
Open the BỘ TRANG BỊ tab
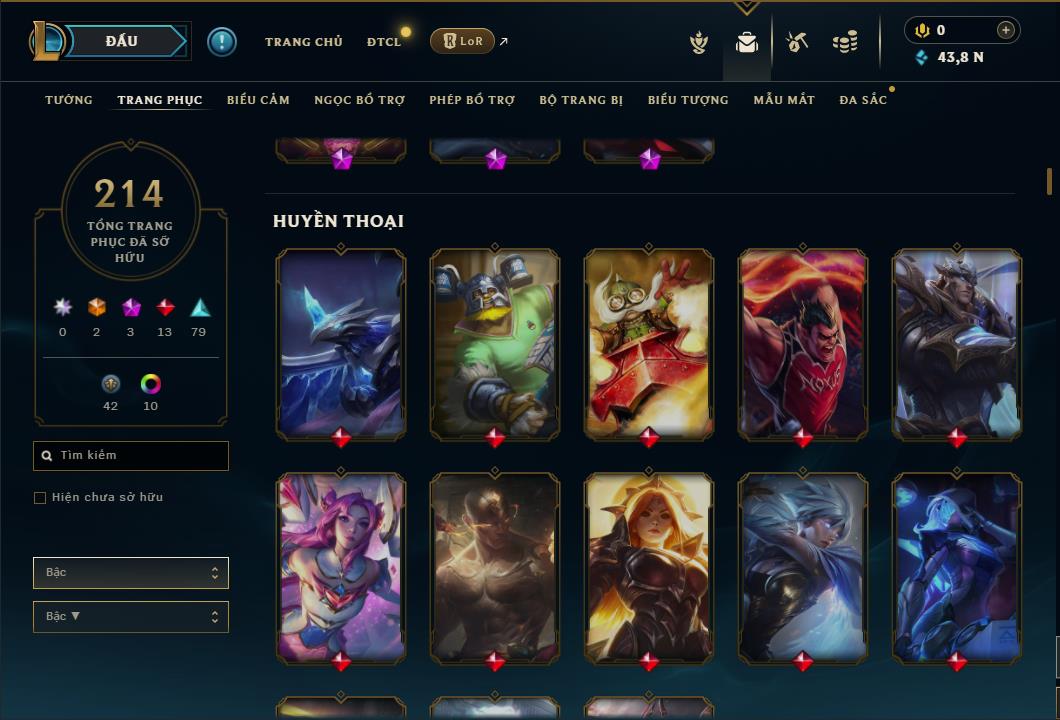(581, 100)
